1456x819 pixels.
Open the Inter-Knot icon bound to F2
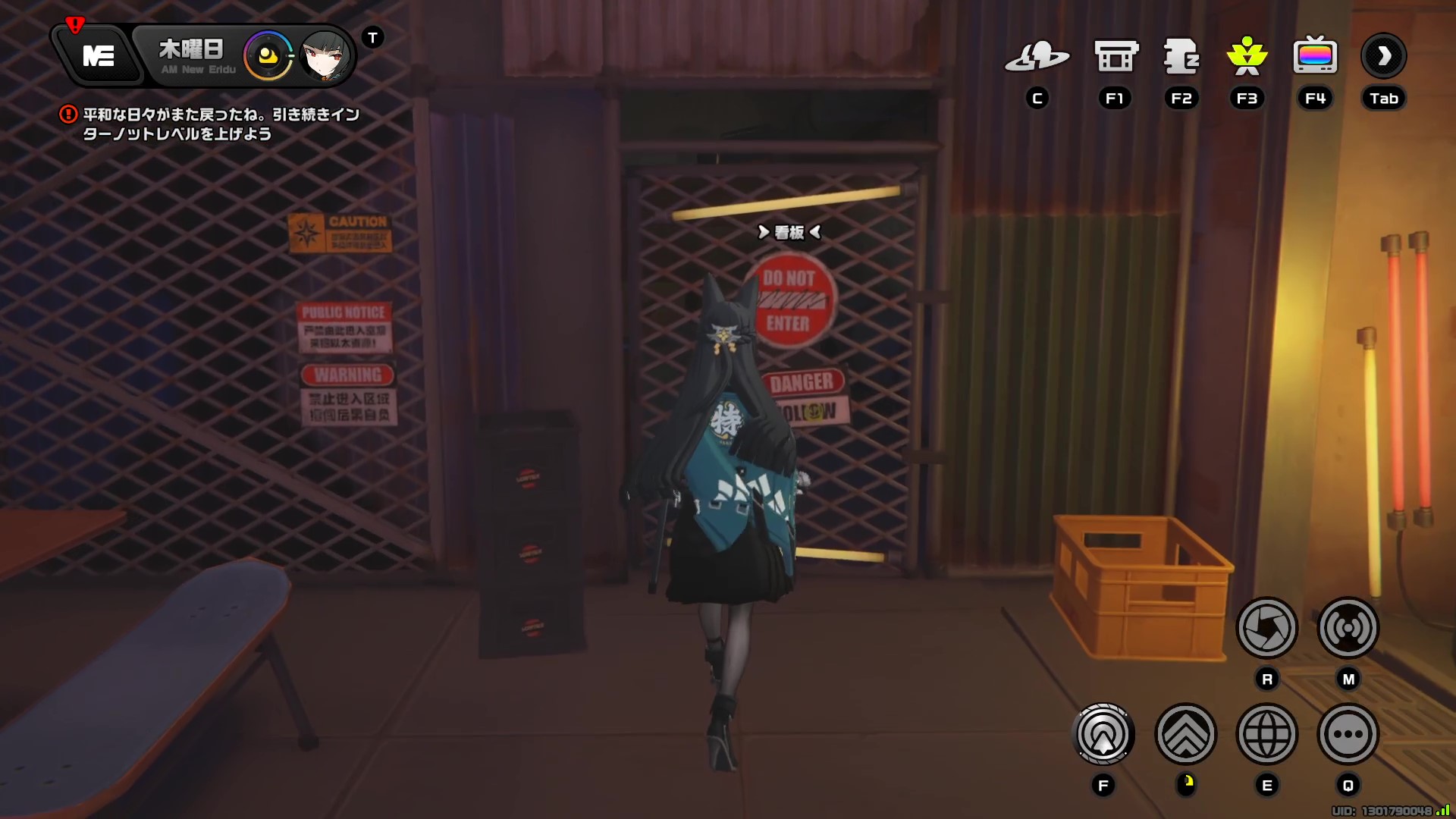pyautogui.click(x=1181, y=57)
